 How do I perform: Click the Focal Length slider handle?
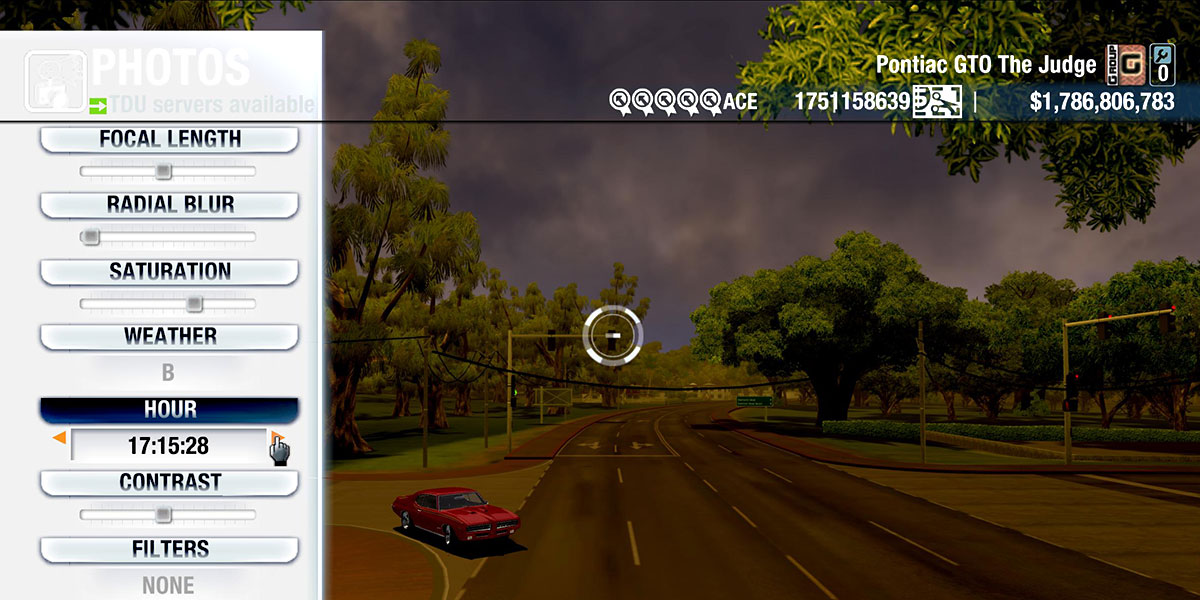click(x=163, y=172)
